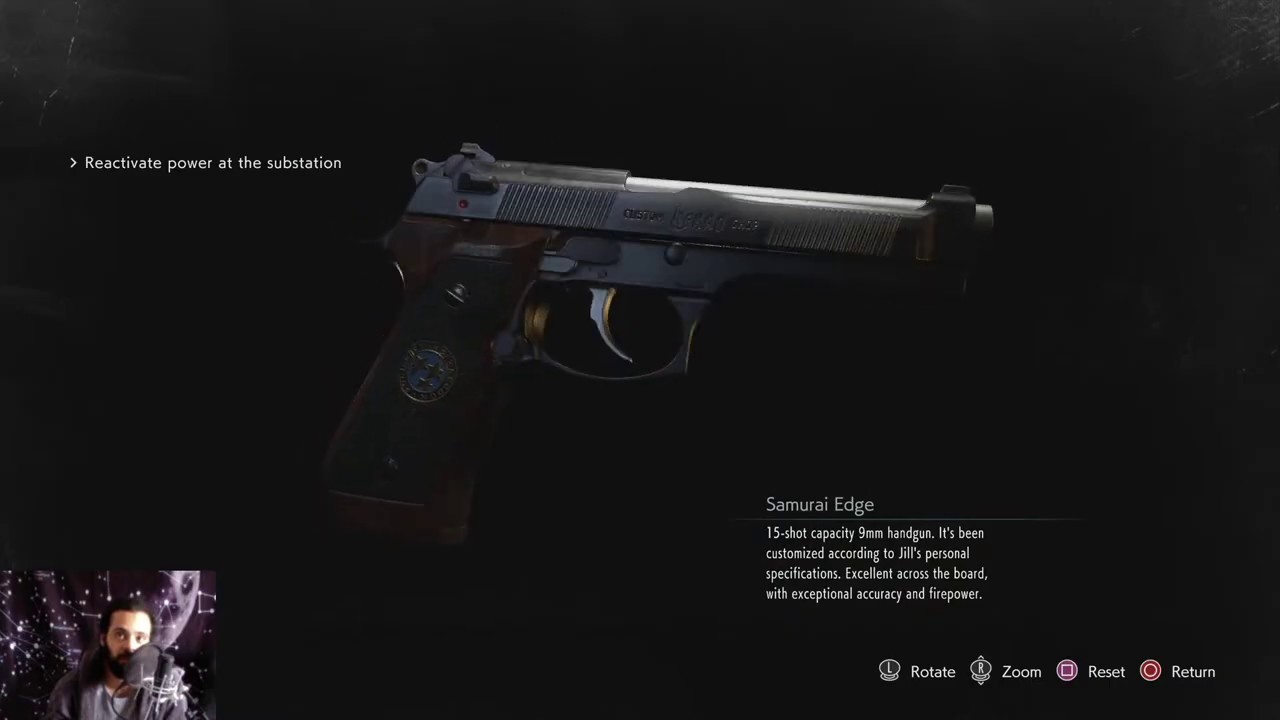Click the analog stick icon next to Zoom
This screenshot has height=720, width=1280.
point(980,671)
